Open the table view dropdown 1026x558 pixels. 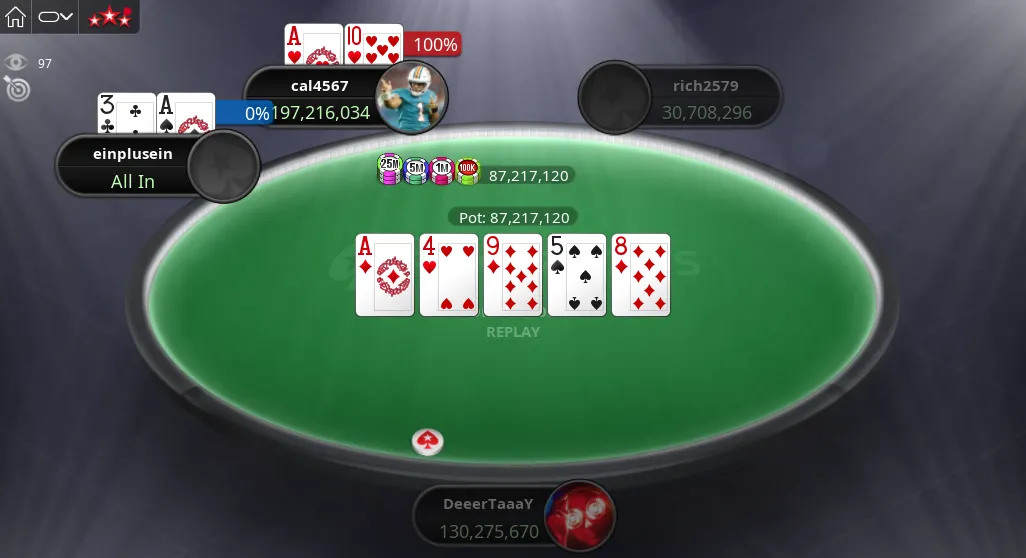(55, 17)
